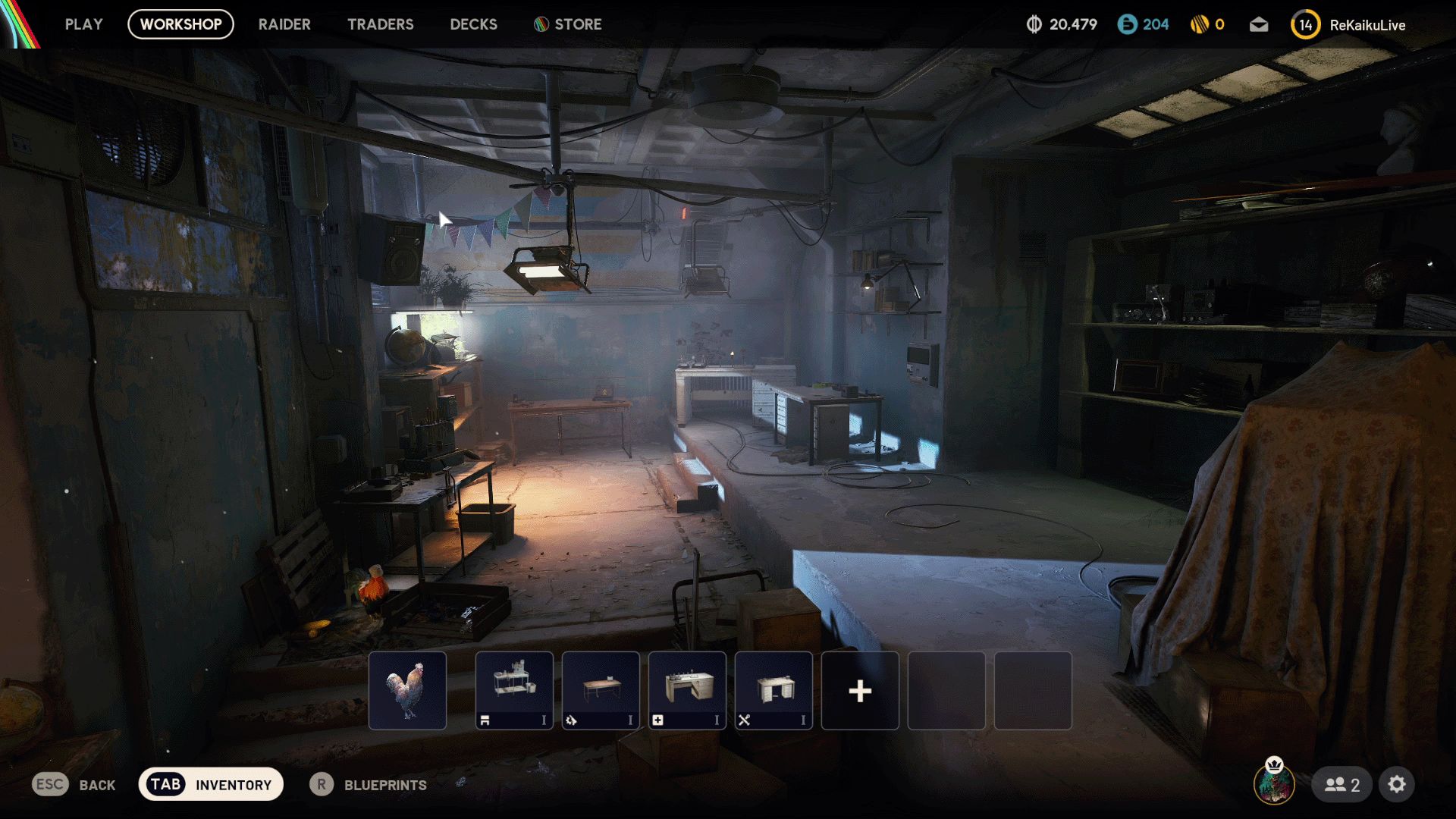The width and height of the screenshot is (1456, 819).
Task: Select the yellow coin currency icon
Action: 1200,24
